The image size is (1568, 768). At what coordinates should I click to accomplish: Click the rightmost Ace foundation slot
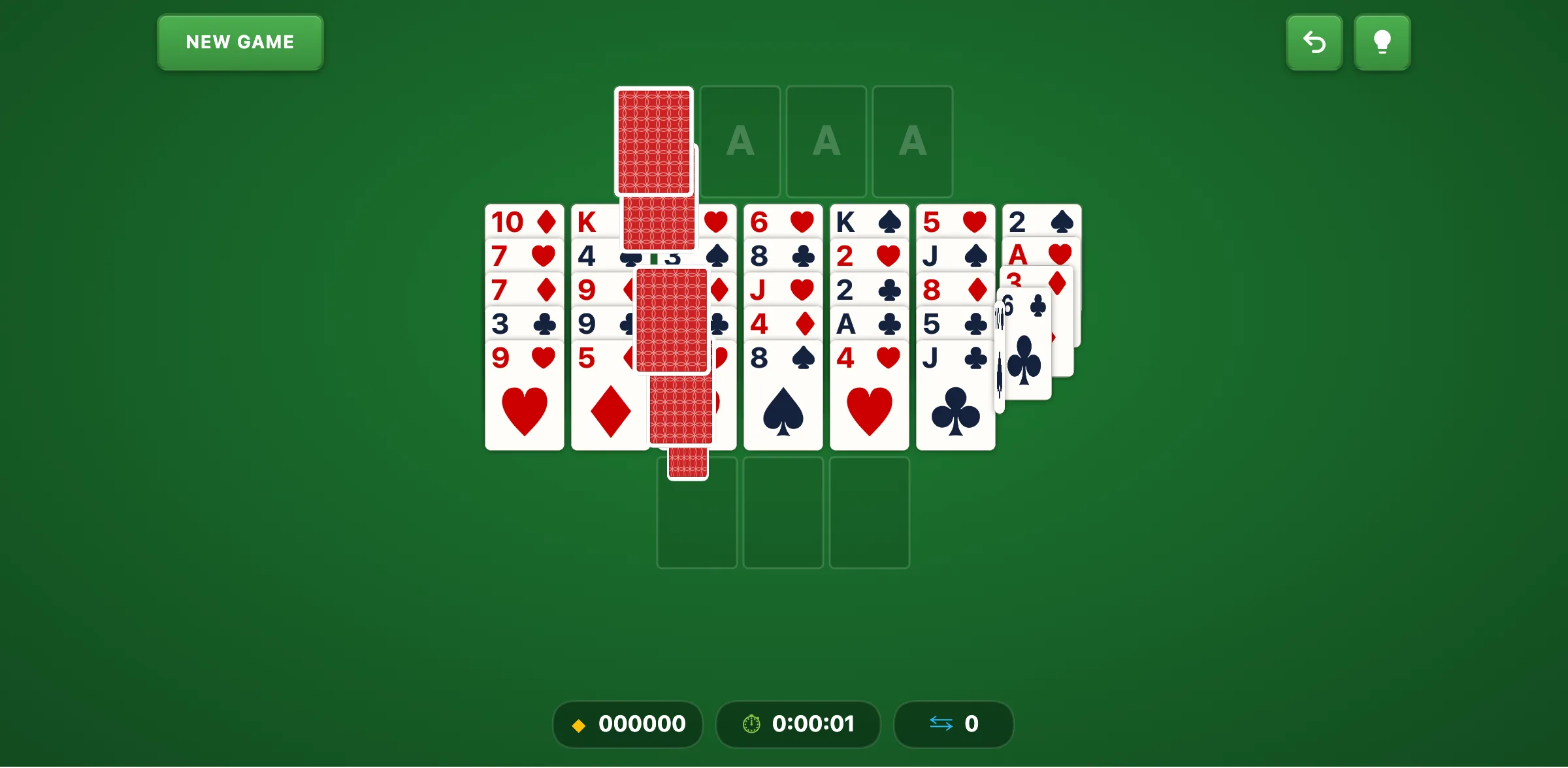tap(913, 140)
